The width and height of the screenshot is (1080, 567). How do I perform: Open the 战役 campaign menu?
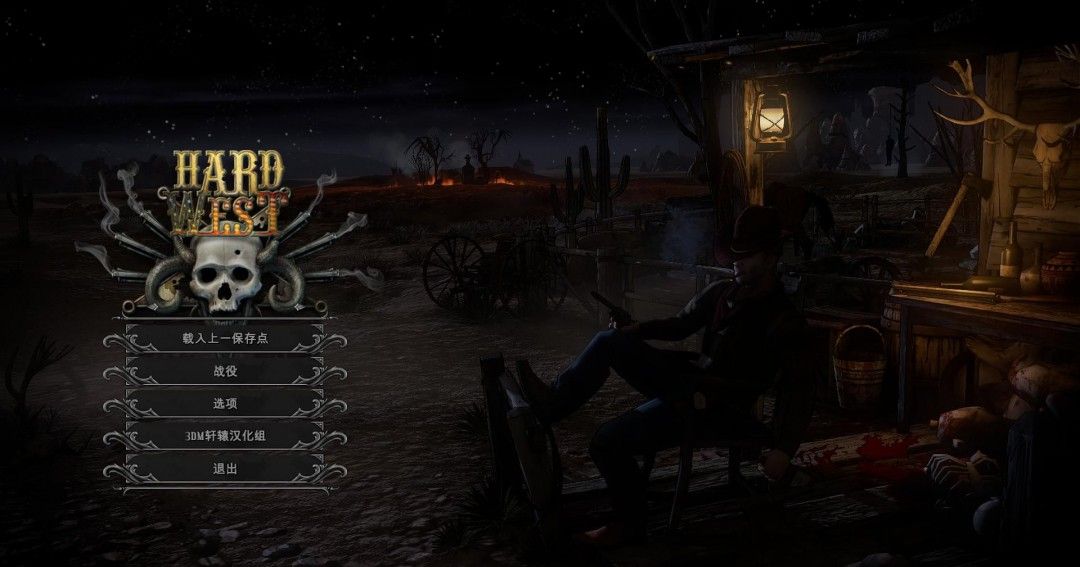point(225,372)
